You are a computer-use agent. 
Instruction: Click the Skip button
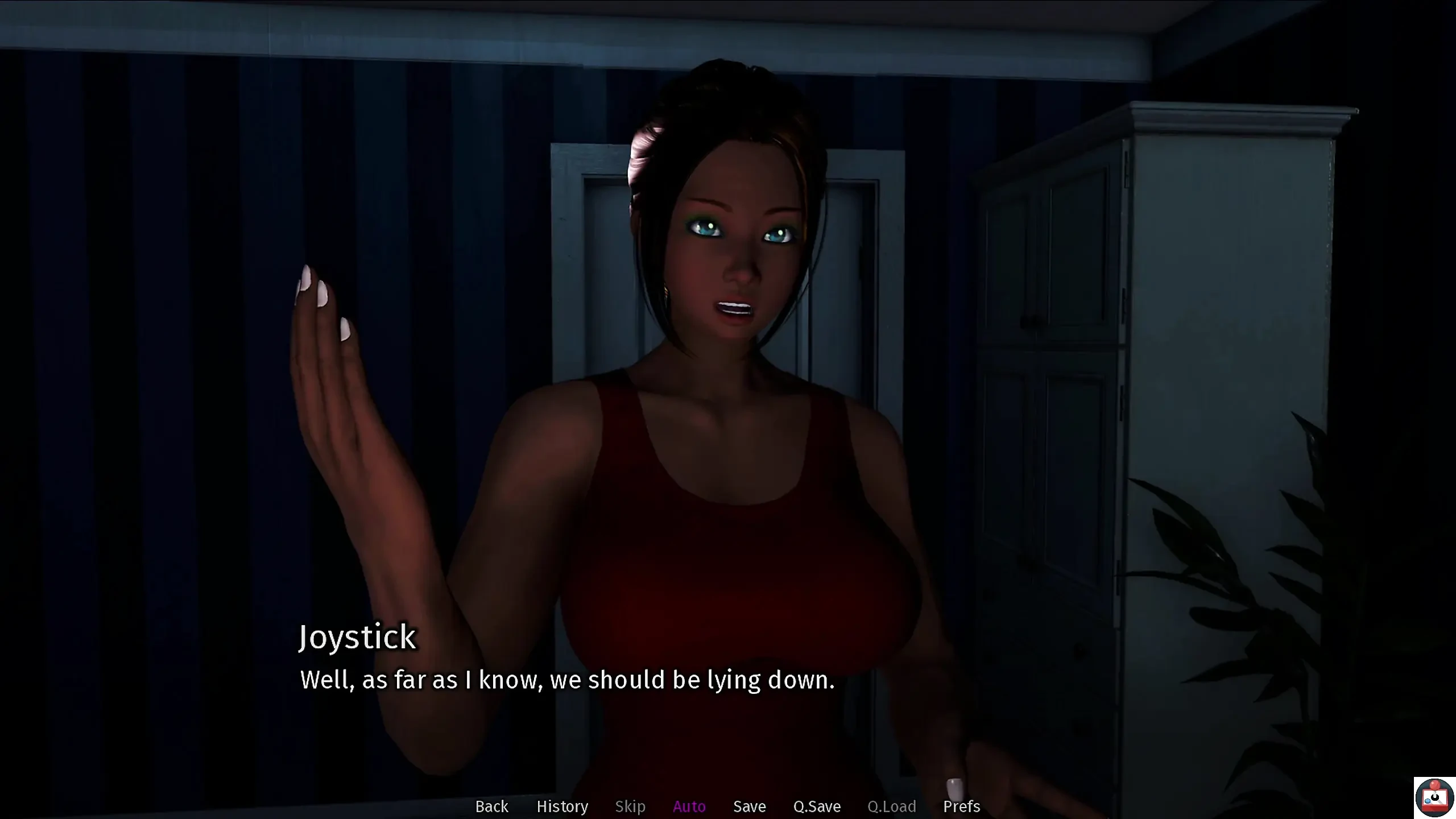coord(630,806)
